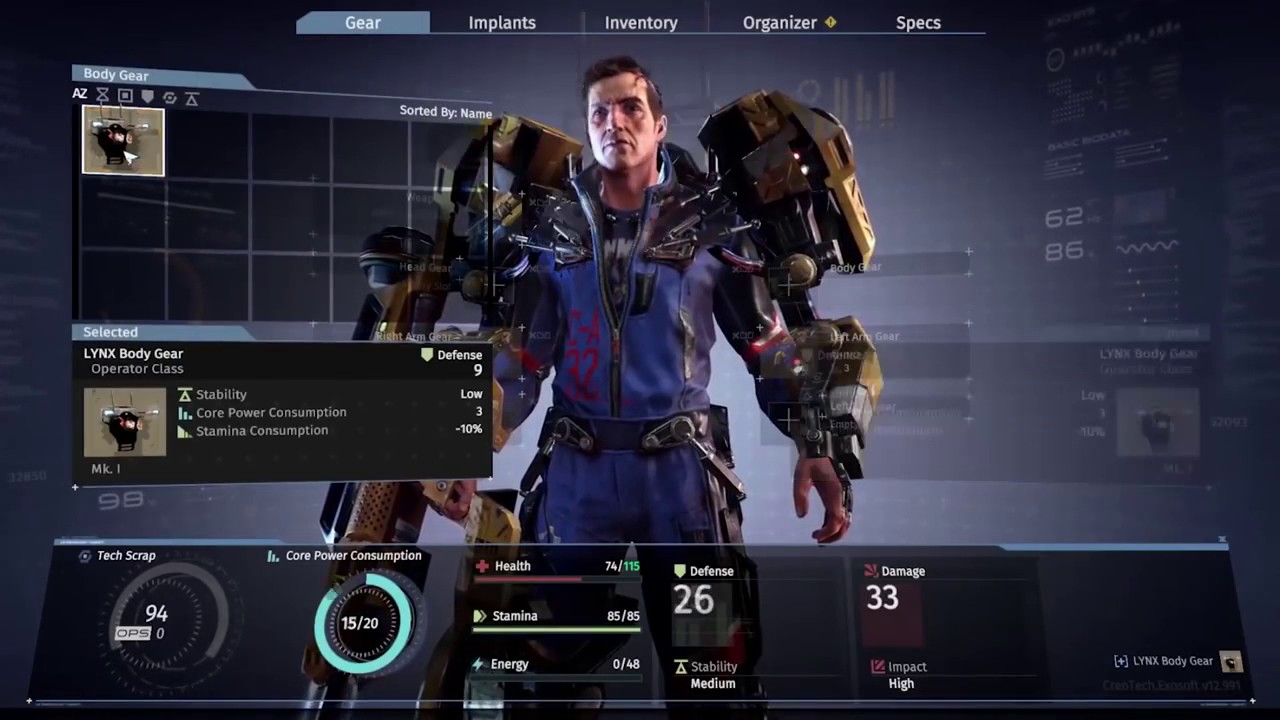Go to the Inventory tab

(x=641, y=22)
